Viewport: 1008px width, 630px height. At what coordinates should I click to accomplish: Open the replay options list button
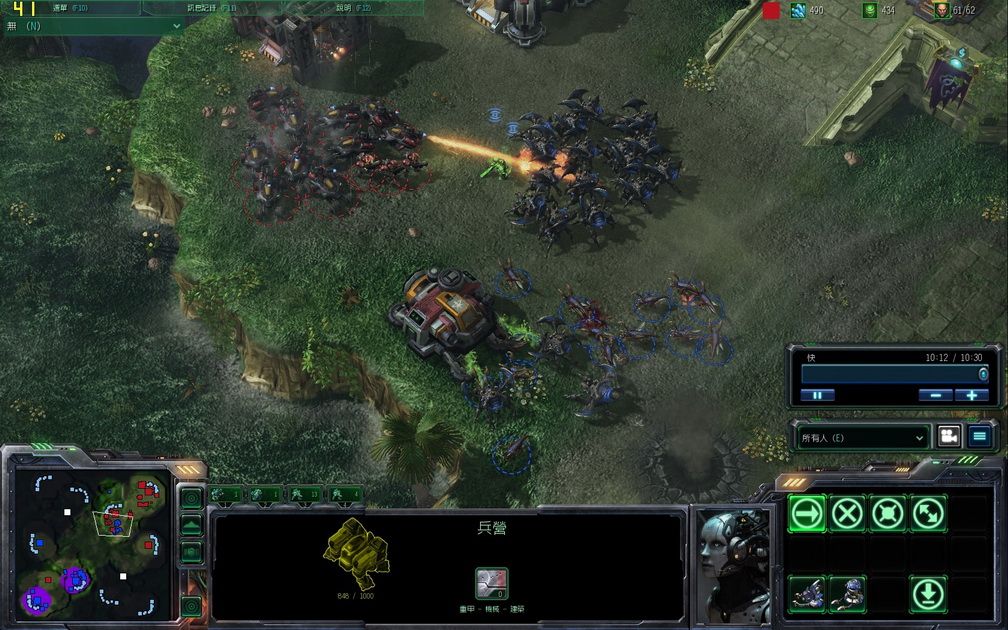(x=980, y=437)
